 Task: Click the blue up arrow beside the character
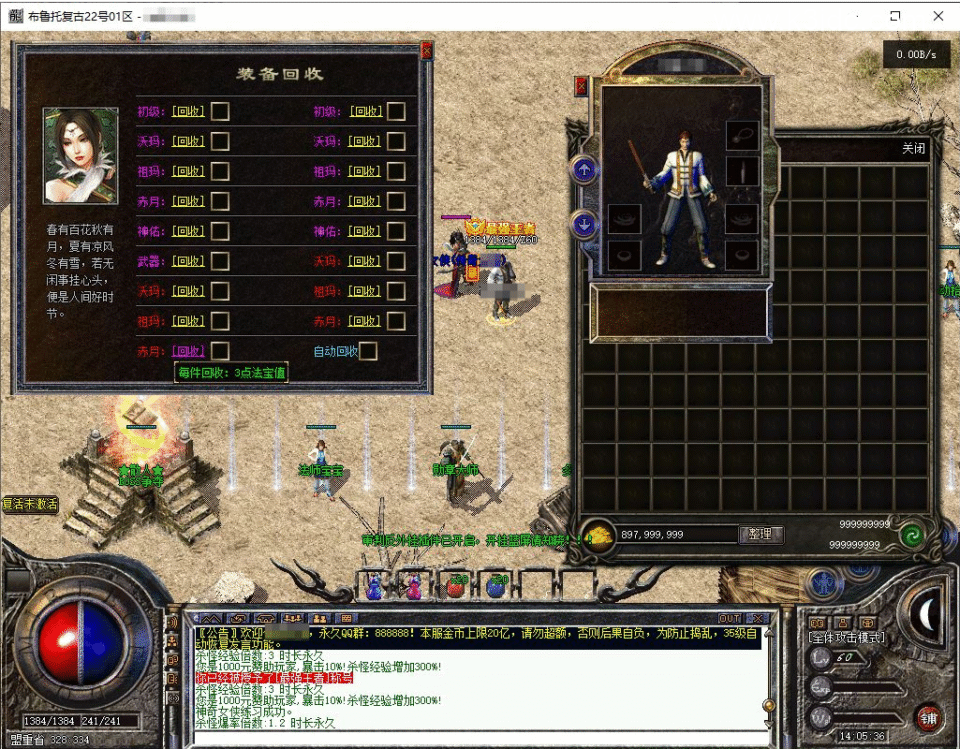click(584, 169)
